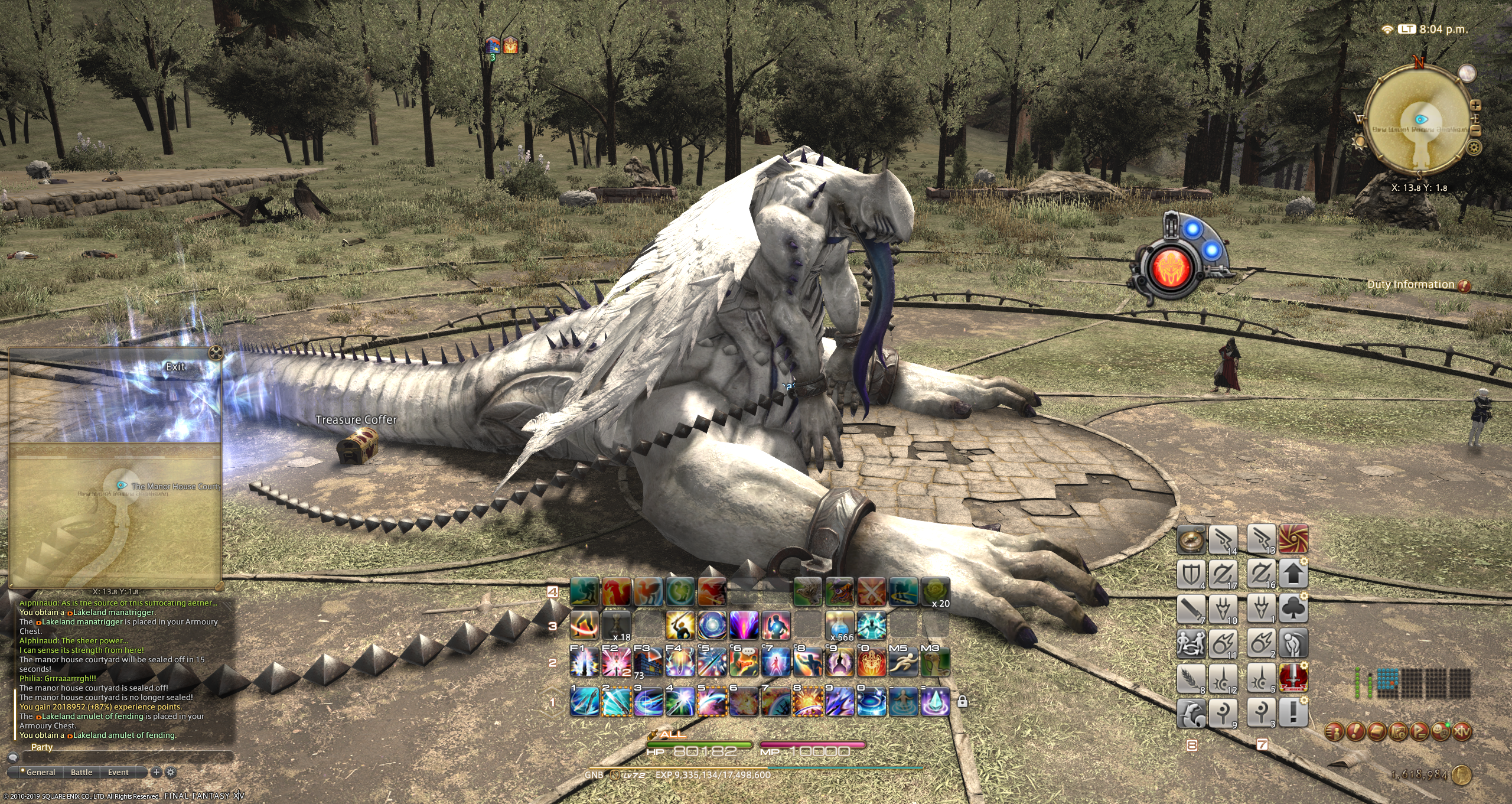Switch to the Battle chat tab
The image size is (1512, 804).
point(82,772)
